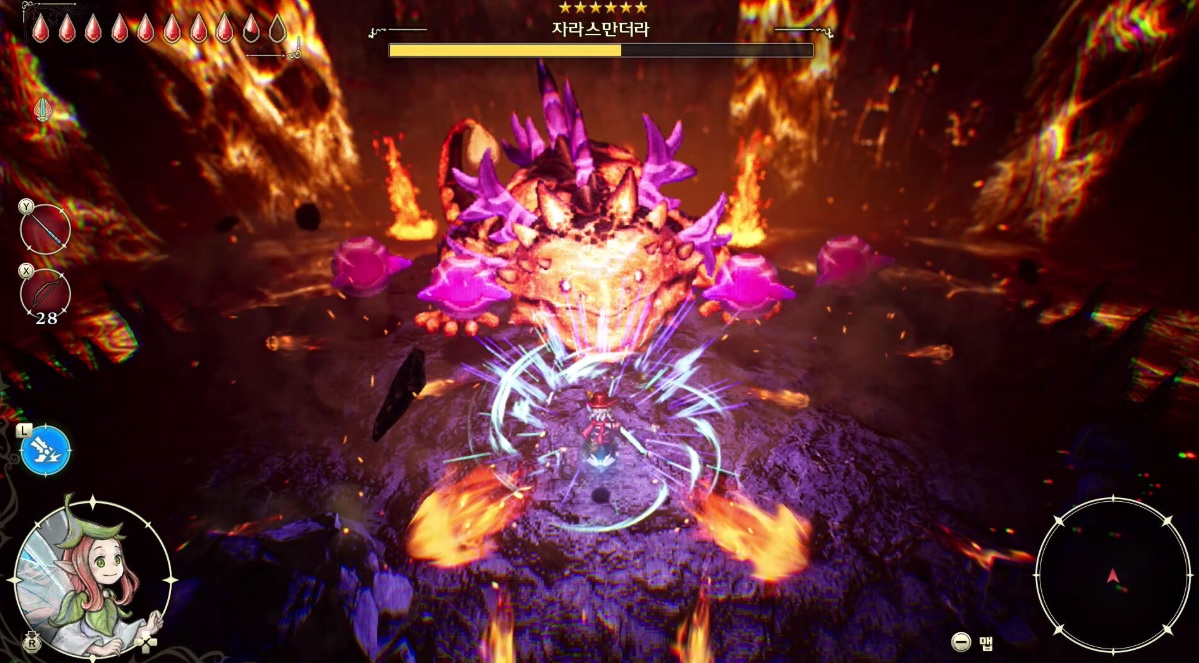
Task: Open the map via the 맵 label
Action: pyautogui.click(x=985, y=642)
